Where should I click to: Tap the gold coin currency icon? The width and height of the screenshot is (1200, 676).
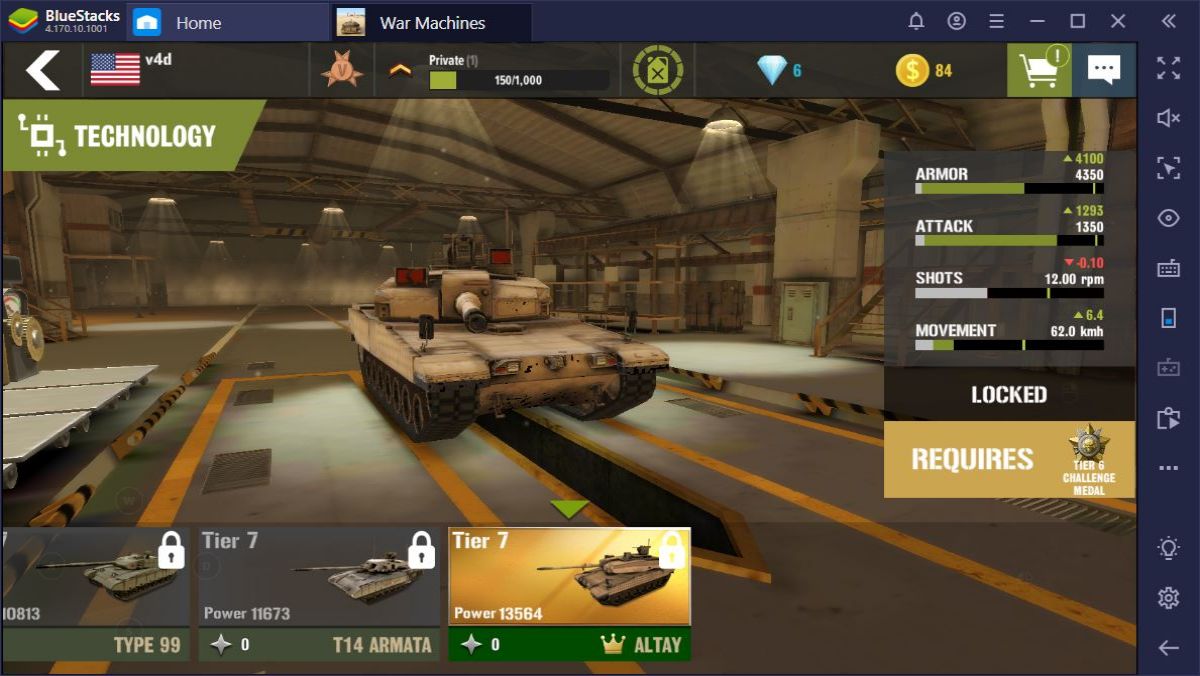tap(912, 70)
